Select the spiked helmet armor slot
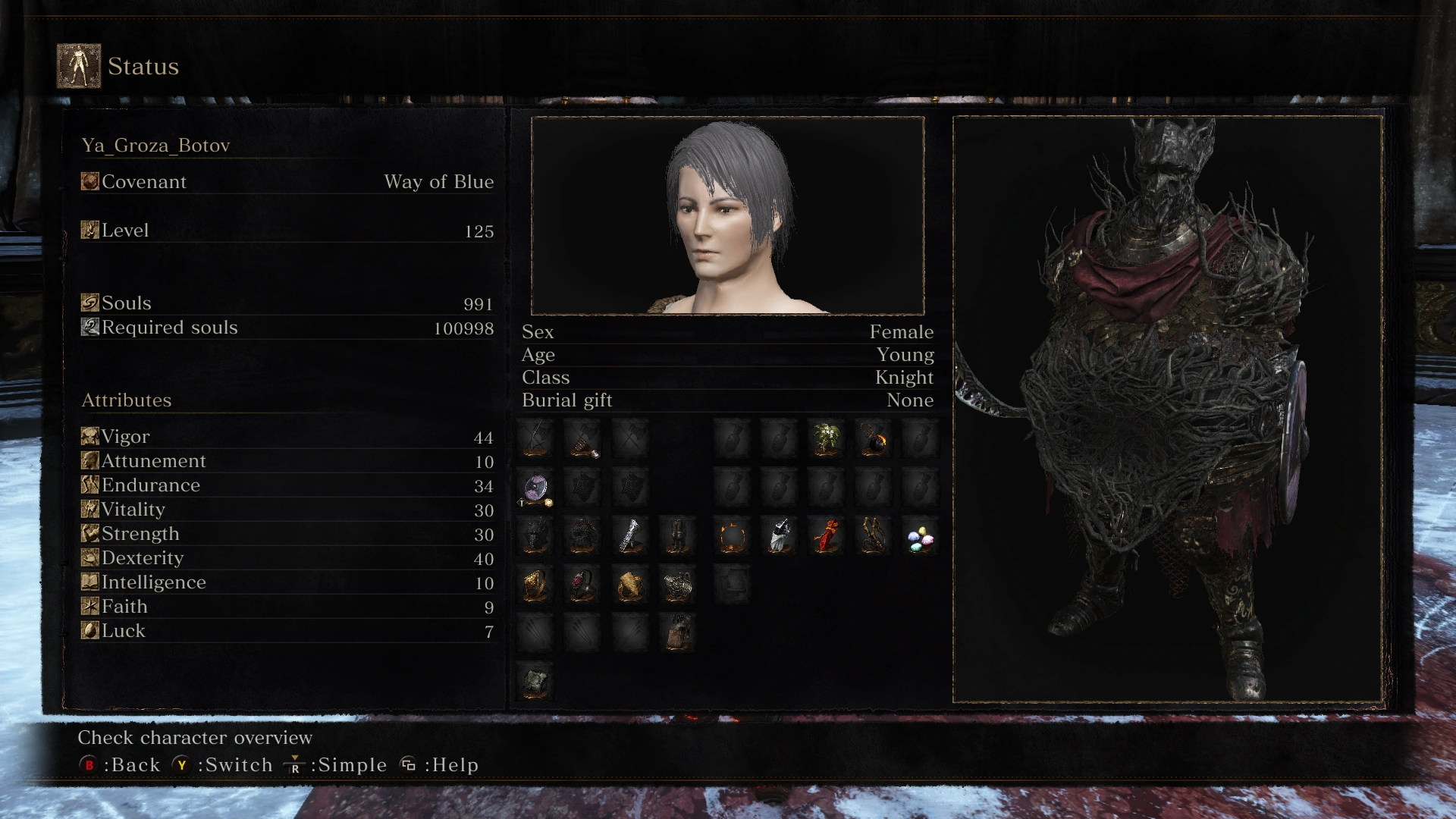The width and height of the screenshot is (1456, 819). 536,536
